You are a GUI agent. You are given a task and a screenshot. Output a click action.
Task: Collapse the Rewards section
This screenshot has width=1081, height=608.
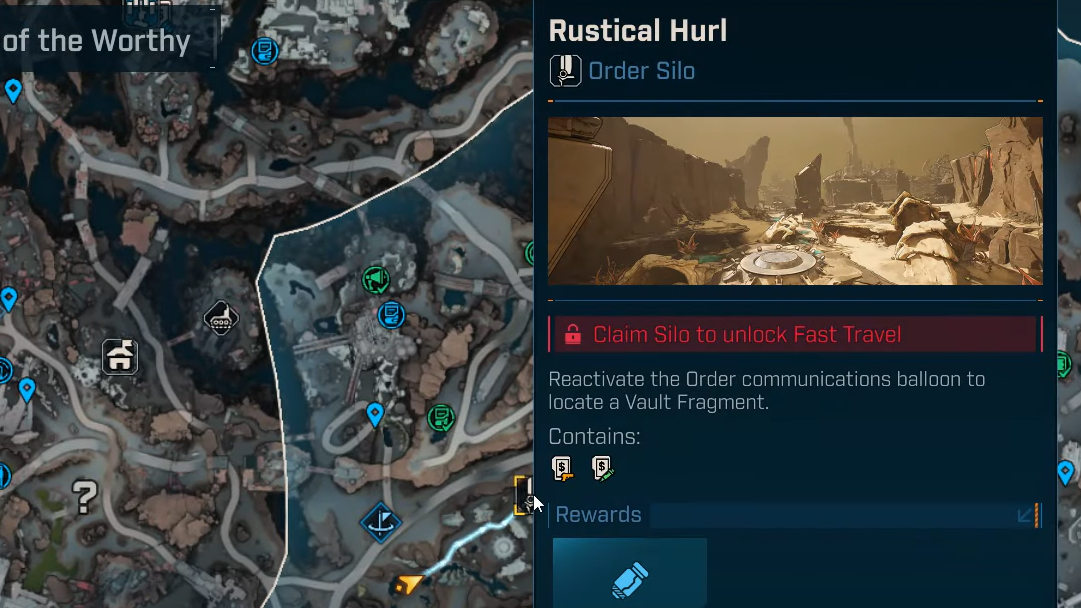tap(1025, 515)
